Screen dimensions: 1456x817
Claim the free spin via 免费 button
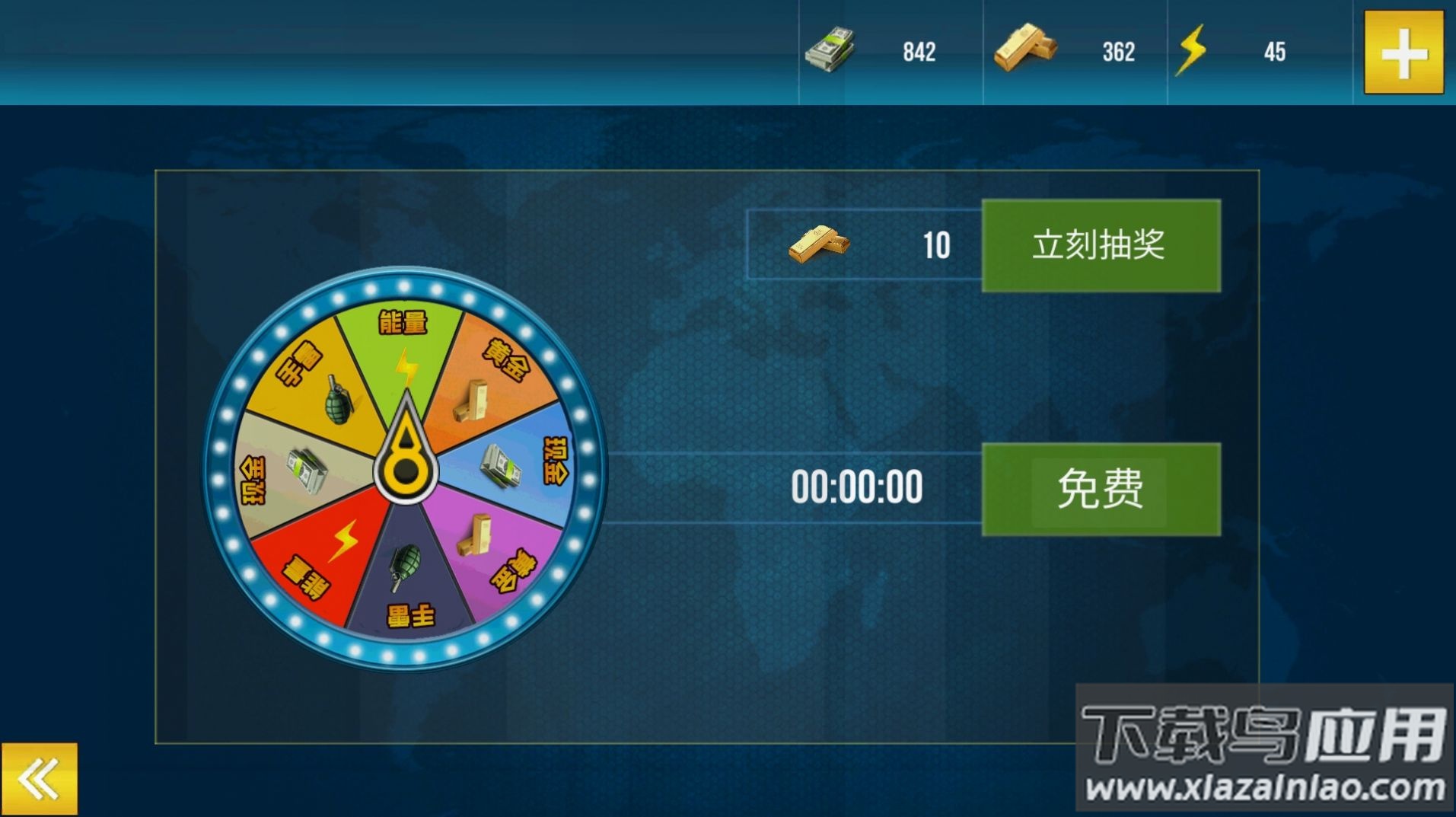tap(1101, 489)
